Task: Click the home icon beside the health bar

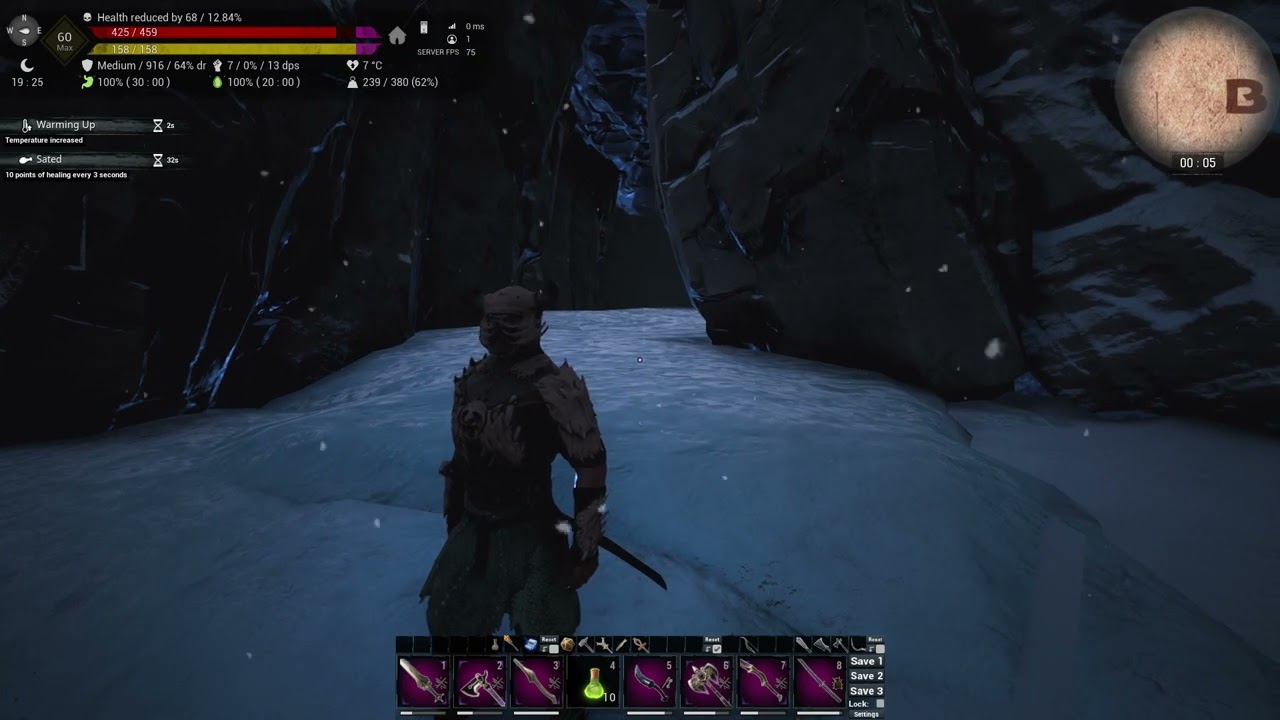Action: 397,37
